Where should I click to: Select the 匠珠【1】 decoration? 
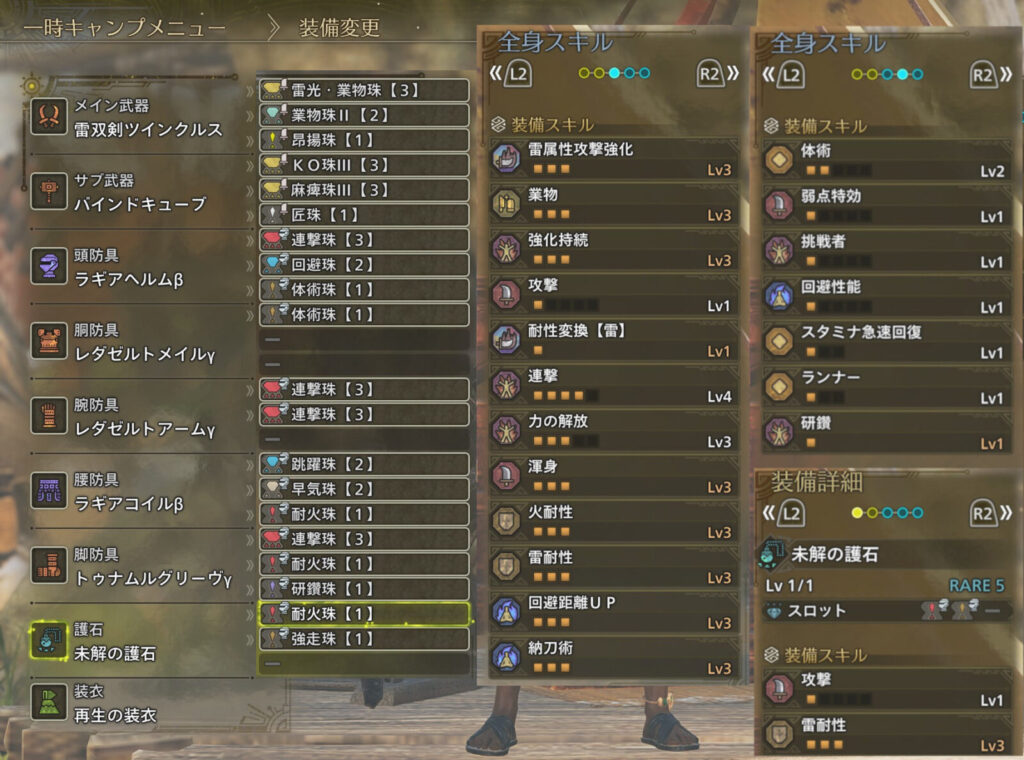tap(364, 214)
